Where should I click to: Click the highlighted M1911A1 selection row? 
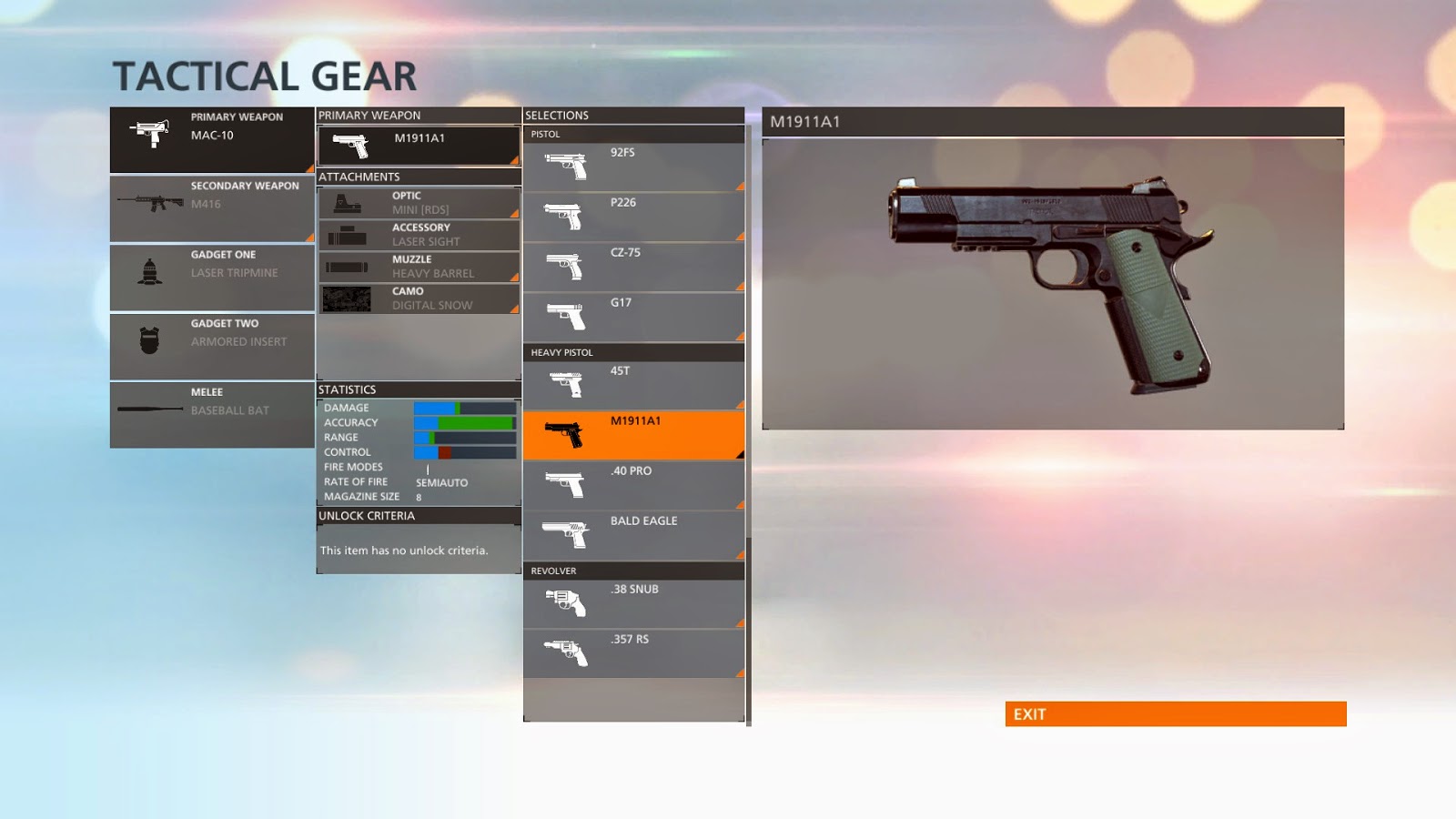633,435
